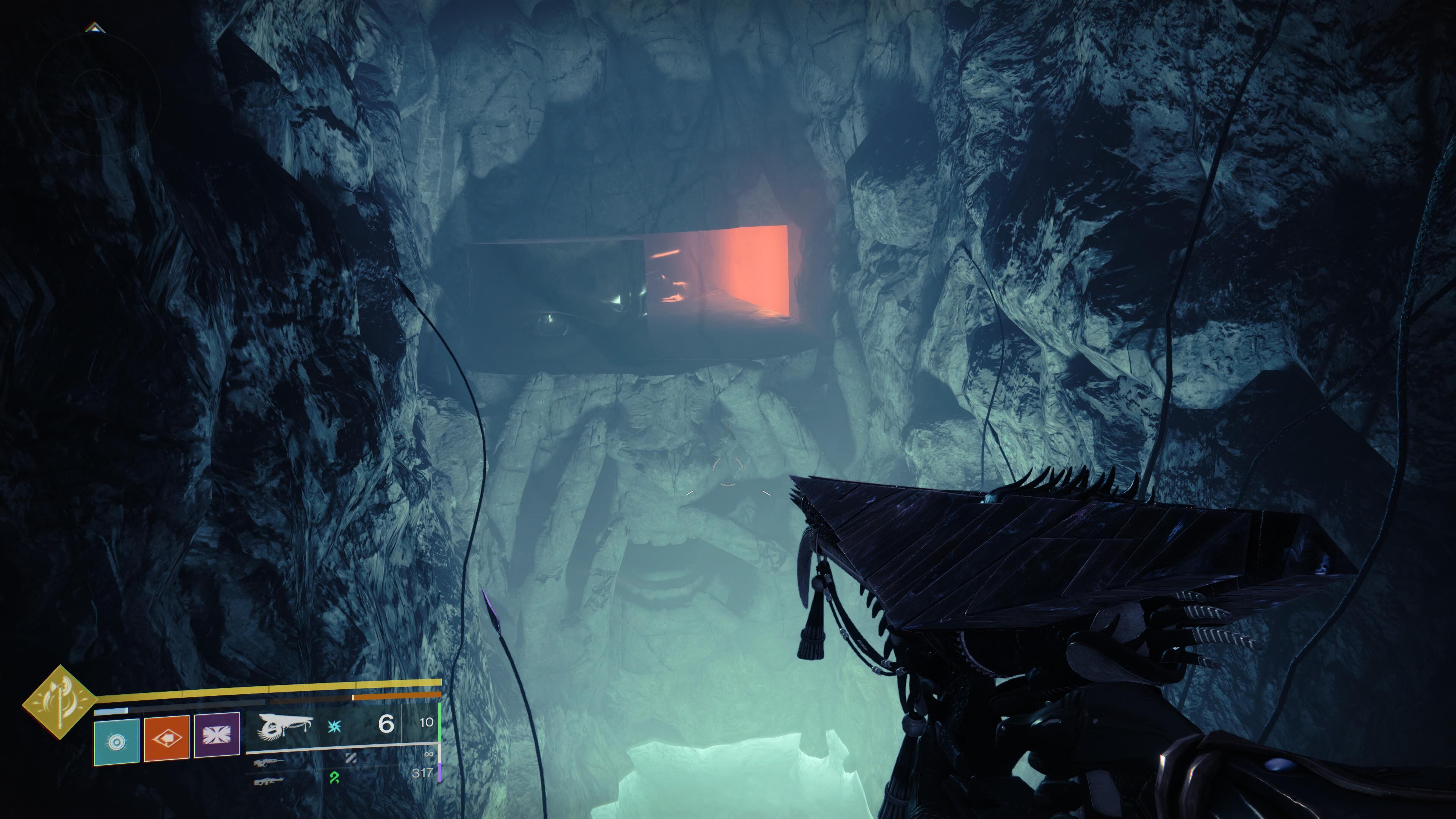Image resolution: width=1456 pixels, height=819 pixels.
Task: Activate the golden axe super ability
Action: click(60, 703)
